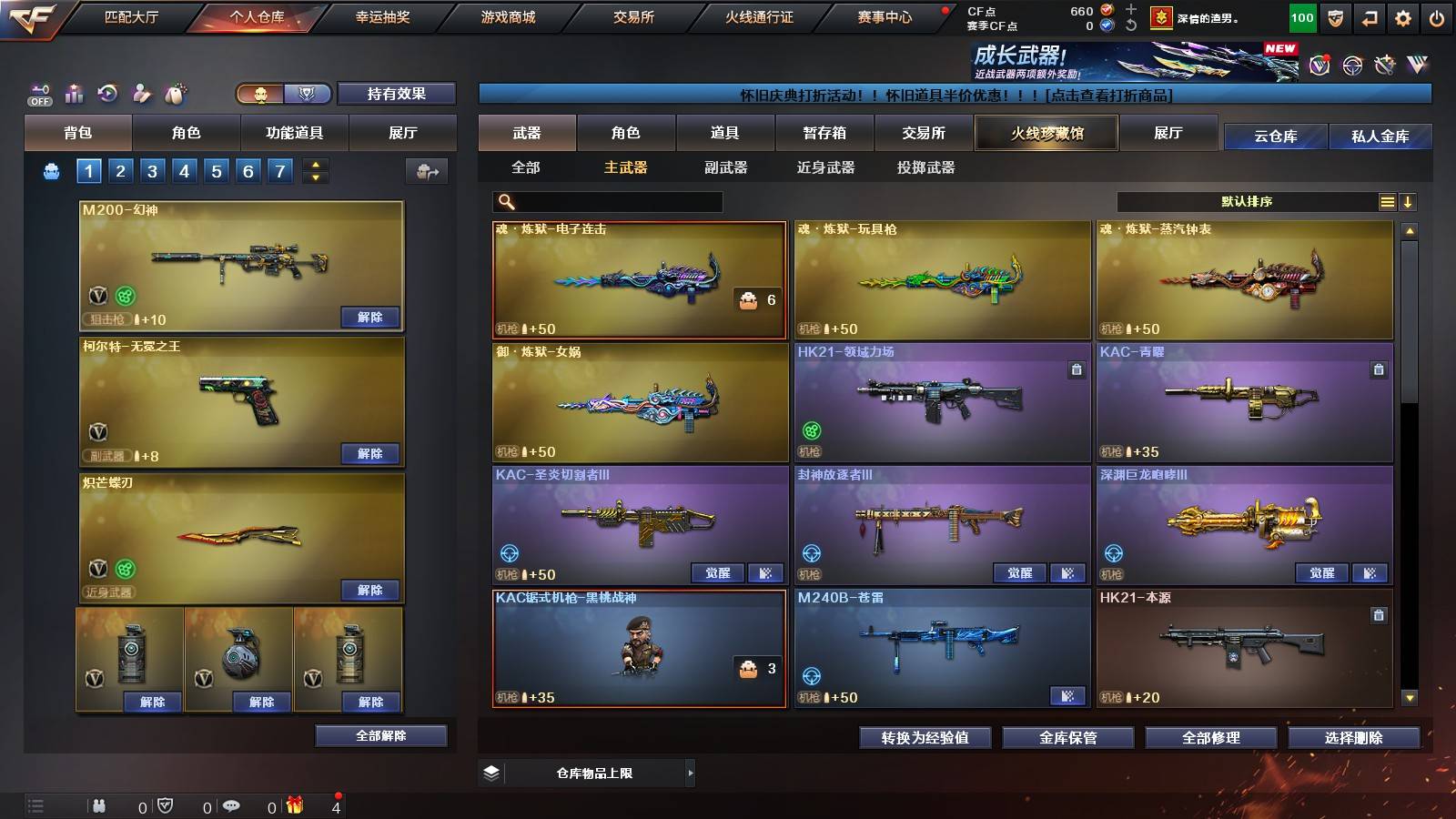Open the settings gear icon top-right
The image size is (1456, 819).
(x=1403, y=18)
